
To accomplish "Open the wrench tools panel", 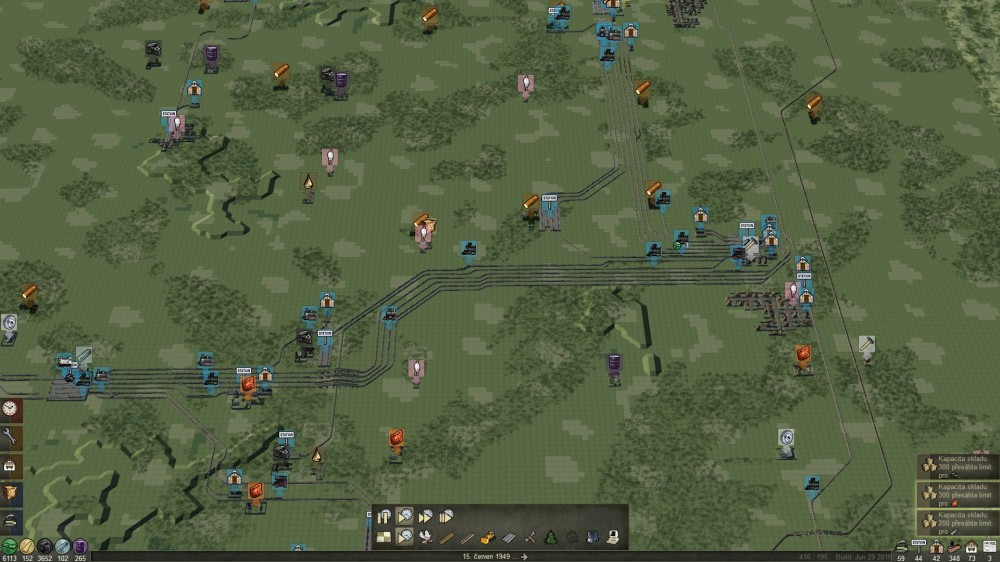I will click(x=10, y=437).
